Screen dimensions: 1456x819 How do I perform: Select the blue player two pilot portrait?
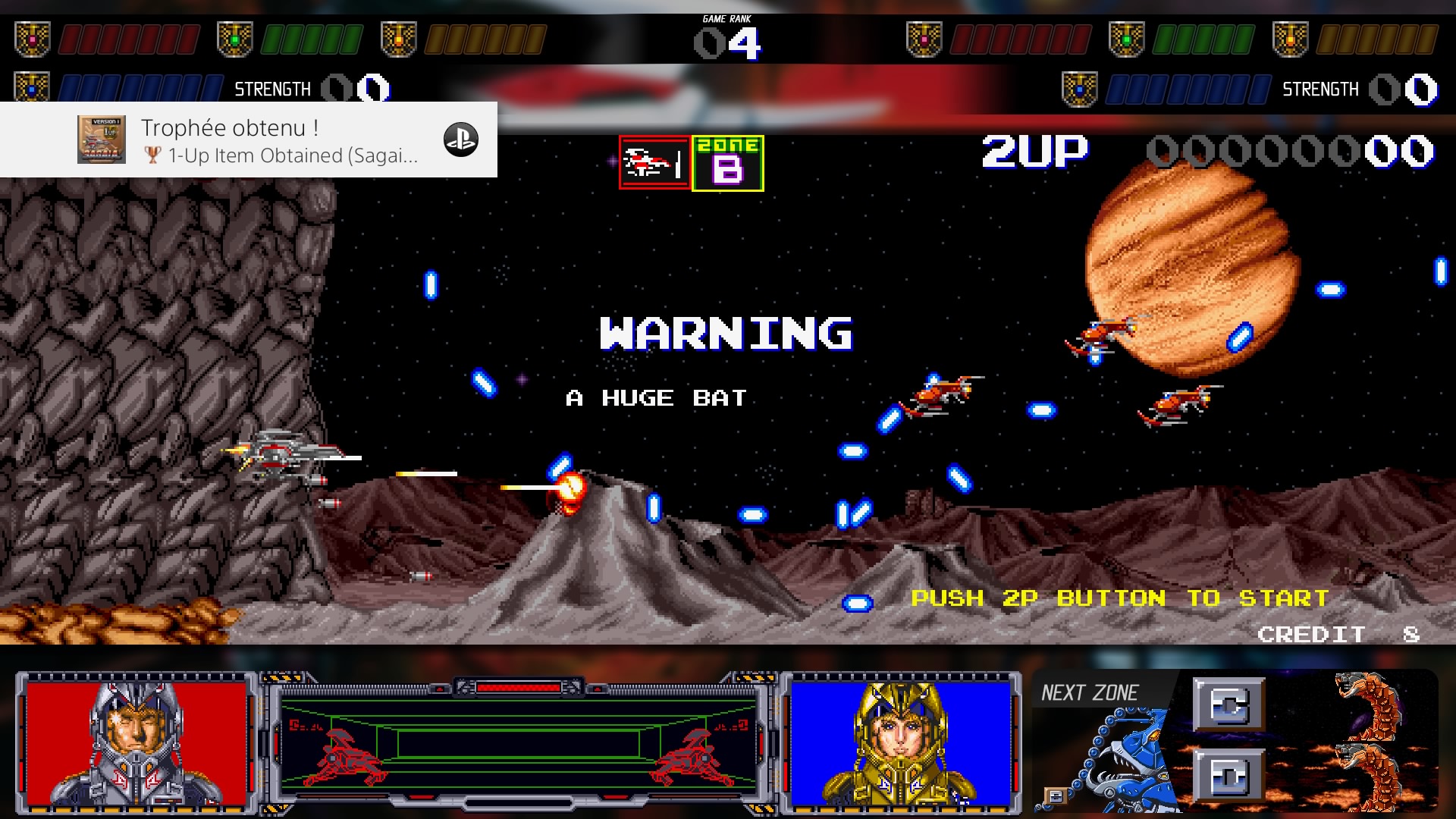901,742
